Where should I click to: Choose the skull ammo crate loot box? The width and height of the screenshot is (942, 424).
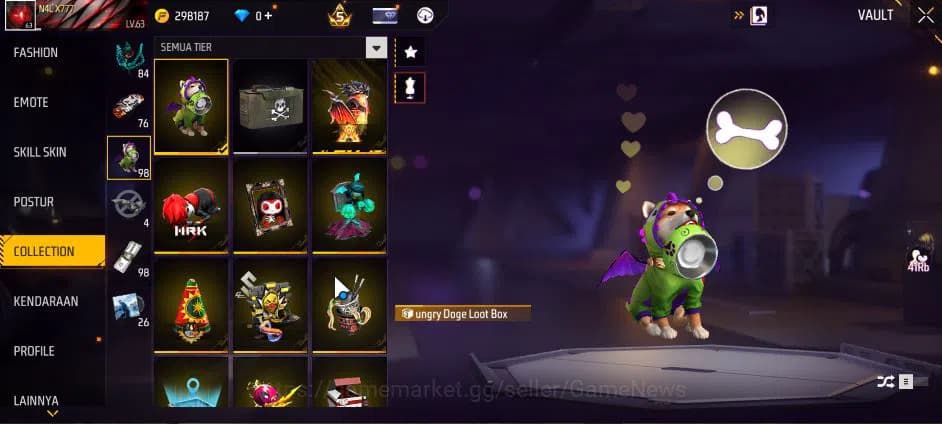(270, 106)
